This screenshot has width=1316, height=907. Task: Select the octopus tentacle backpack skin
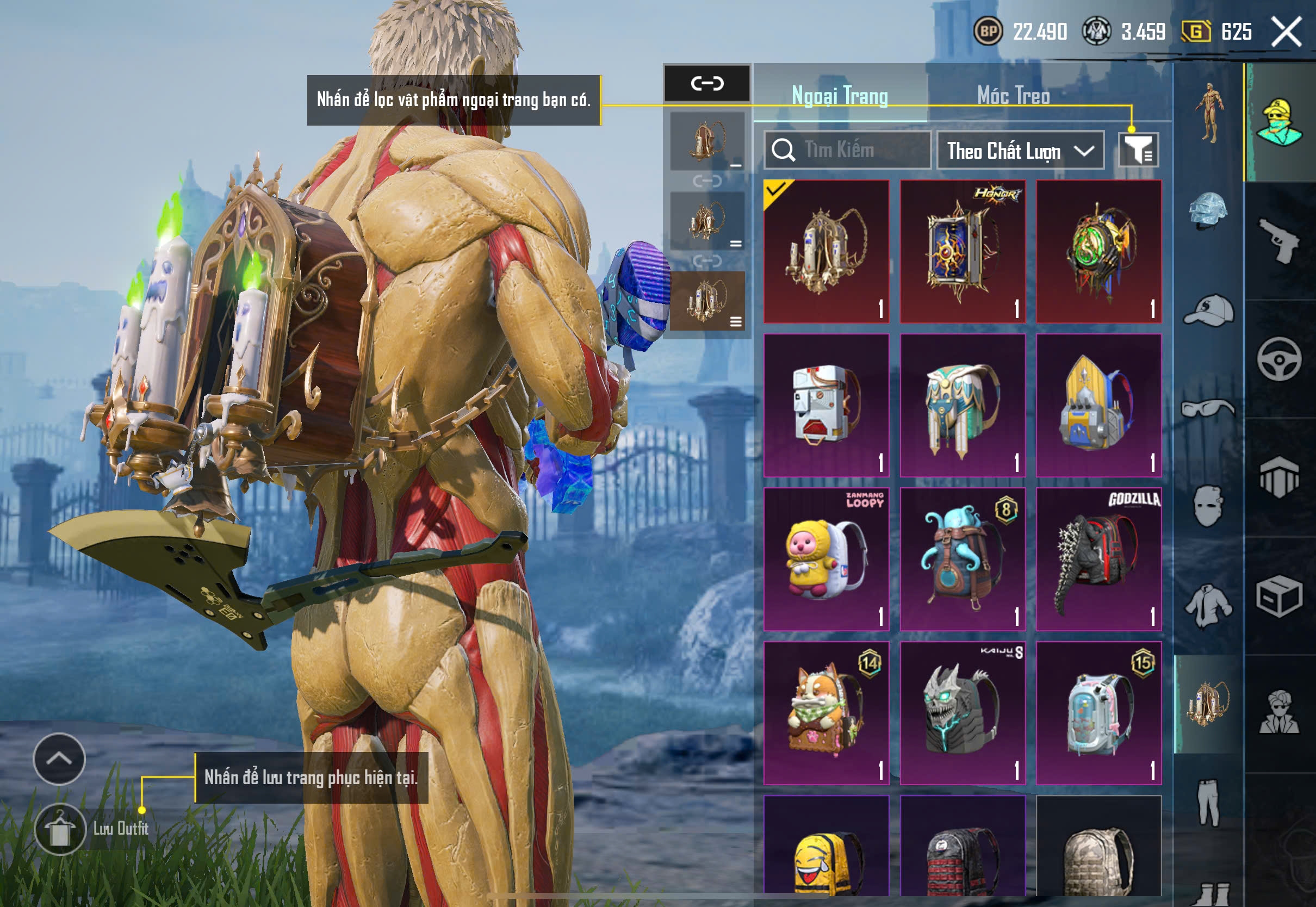(963, 559)
